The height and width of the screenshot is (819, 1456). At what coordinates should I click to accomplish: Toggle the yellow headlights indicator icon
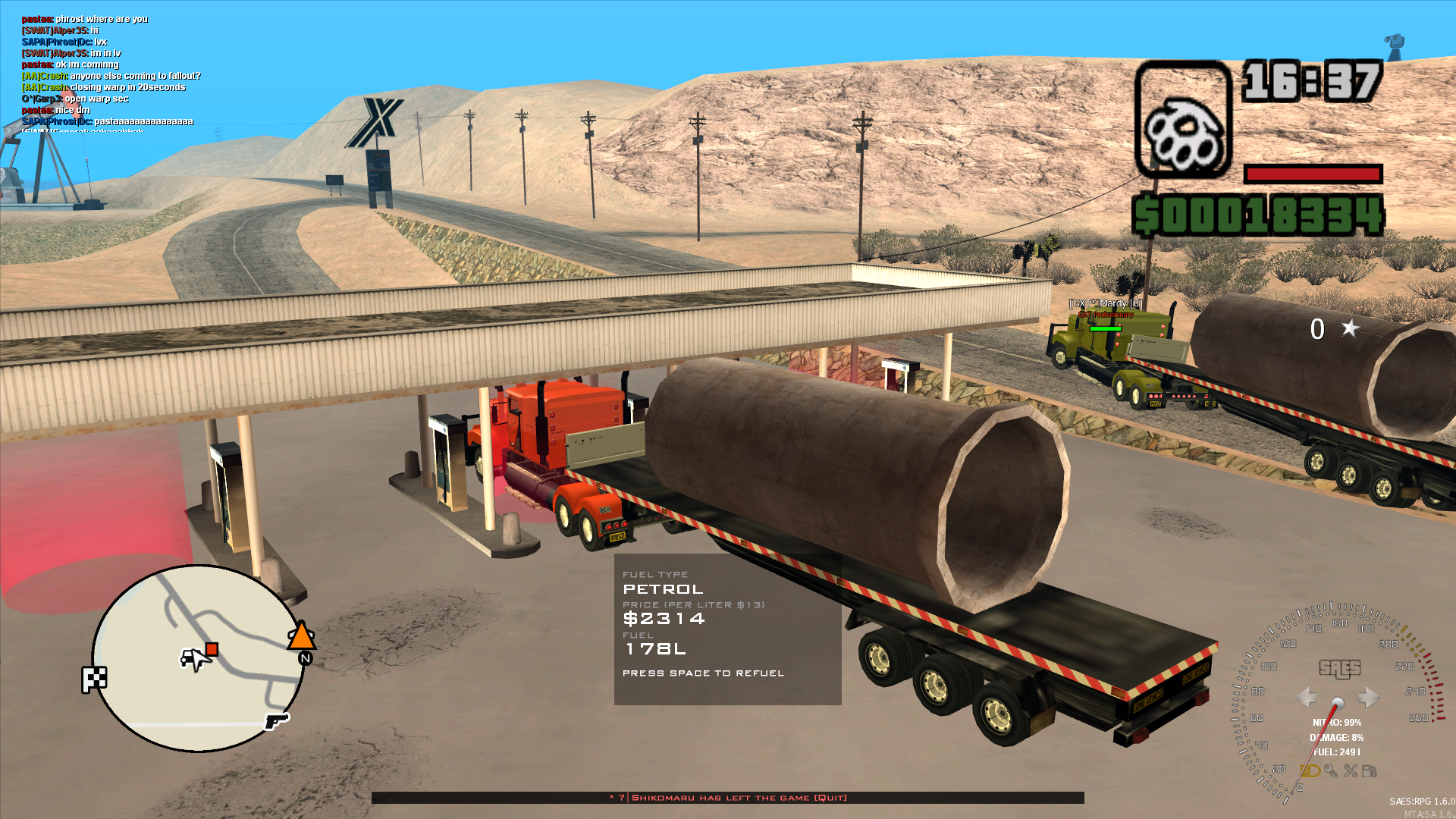[x=1310, y=770]
